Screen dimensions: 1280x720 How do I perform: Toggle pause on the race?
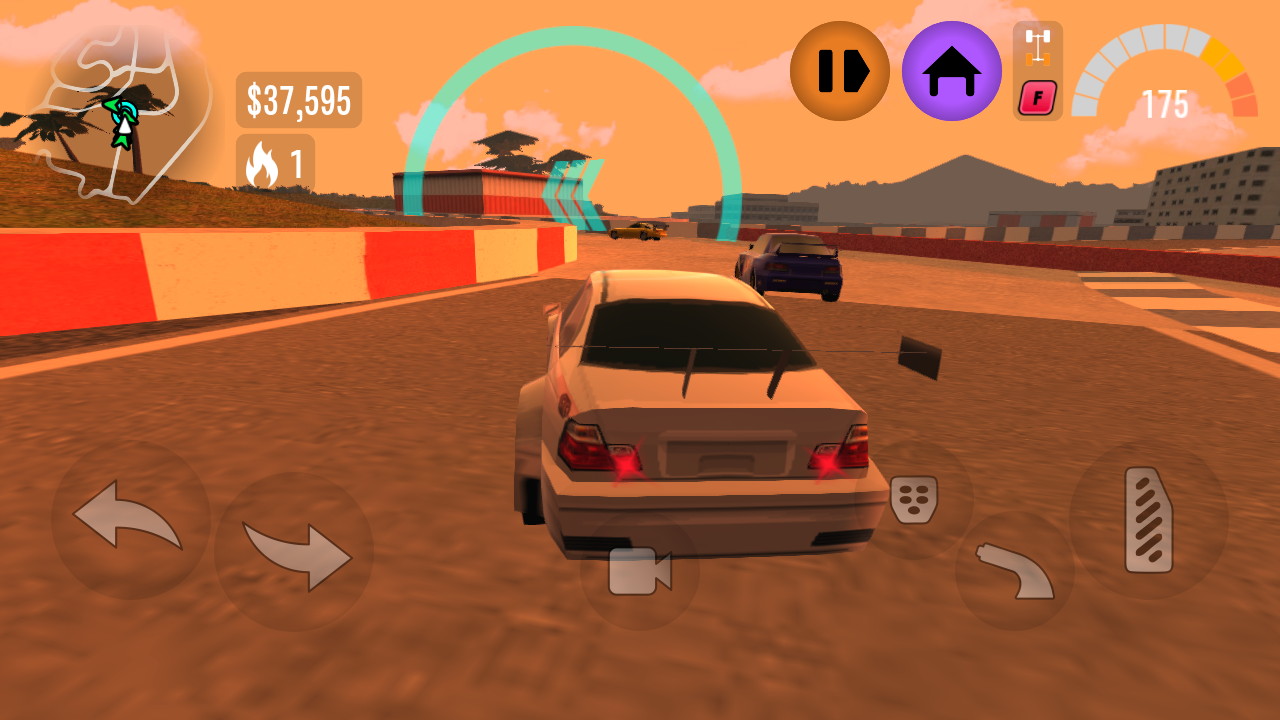(840, 72)
